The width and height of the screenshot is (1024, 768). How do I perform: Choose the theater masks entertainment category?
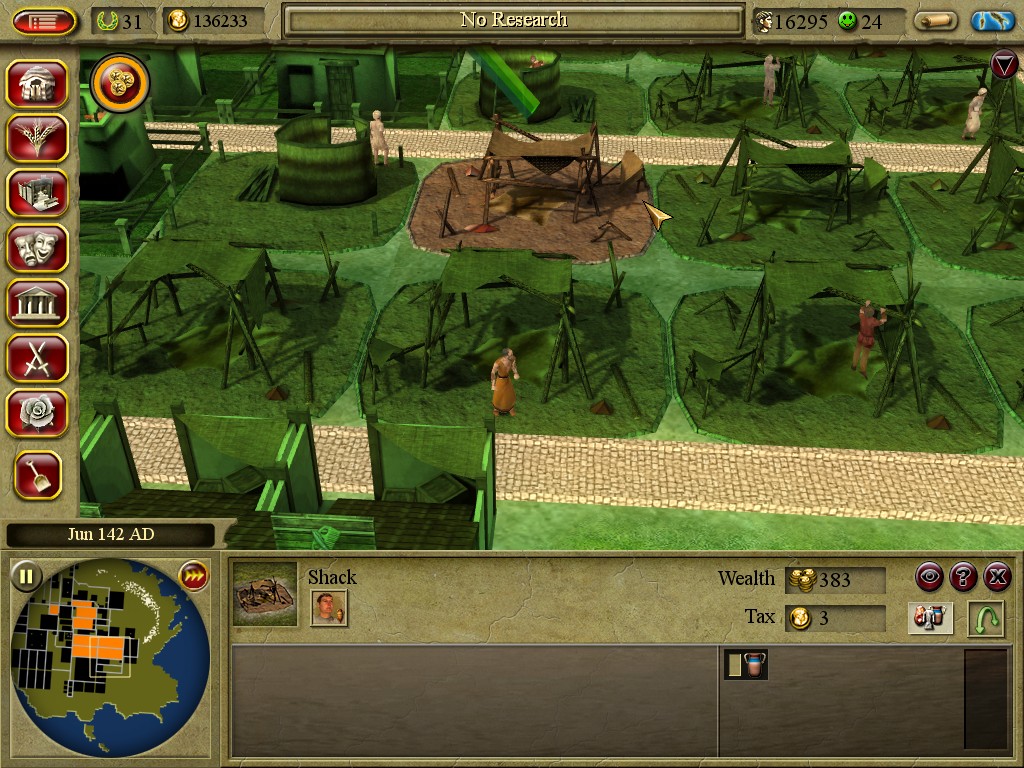(x=37, y=247)
